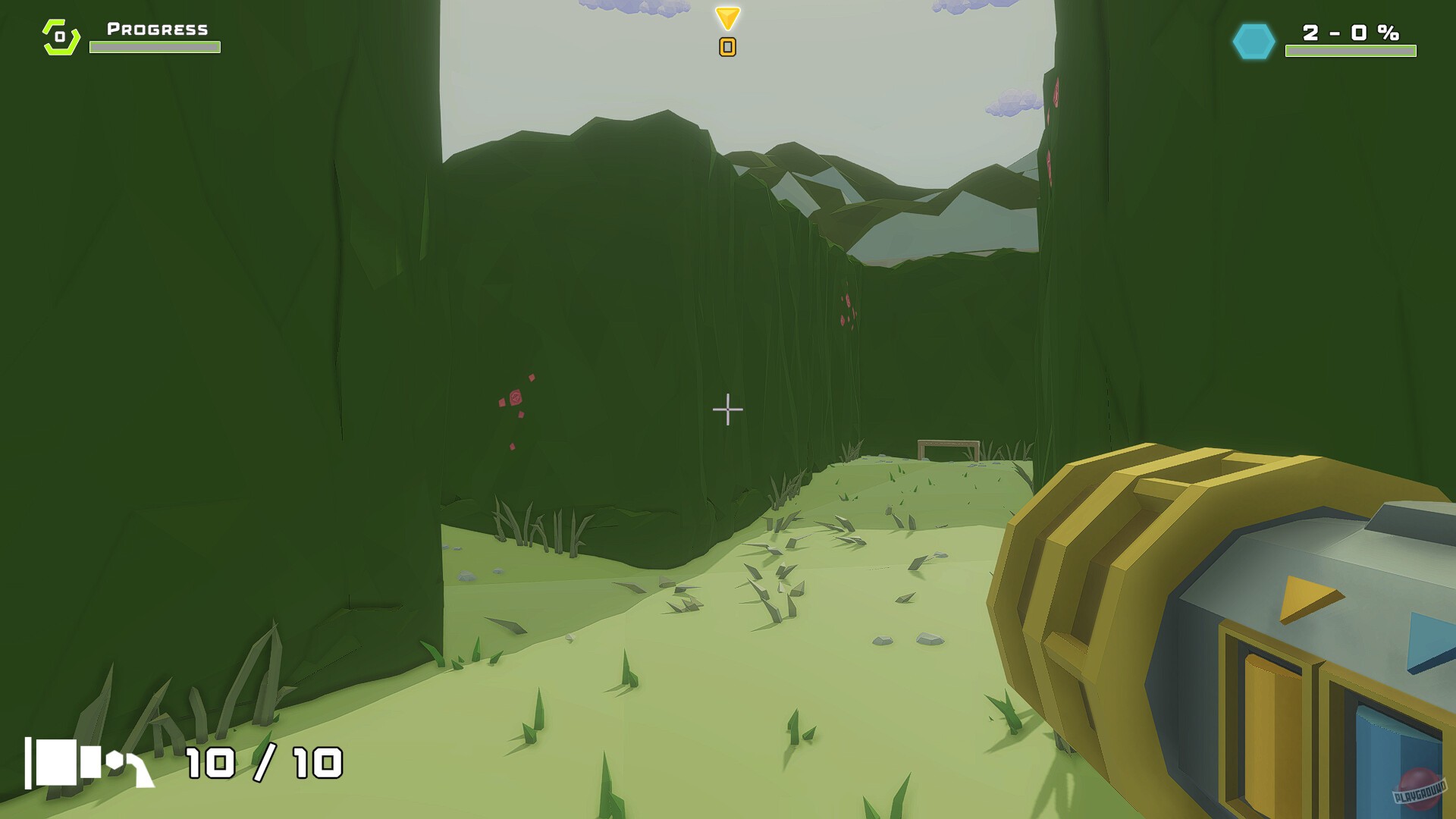Click the pink flowers on the left wall
Image resolution: width=1456 pixels, height=819 pixels.
(515, 398)
